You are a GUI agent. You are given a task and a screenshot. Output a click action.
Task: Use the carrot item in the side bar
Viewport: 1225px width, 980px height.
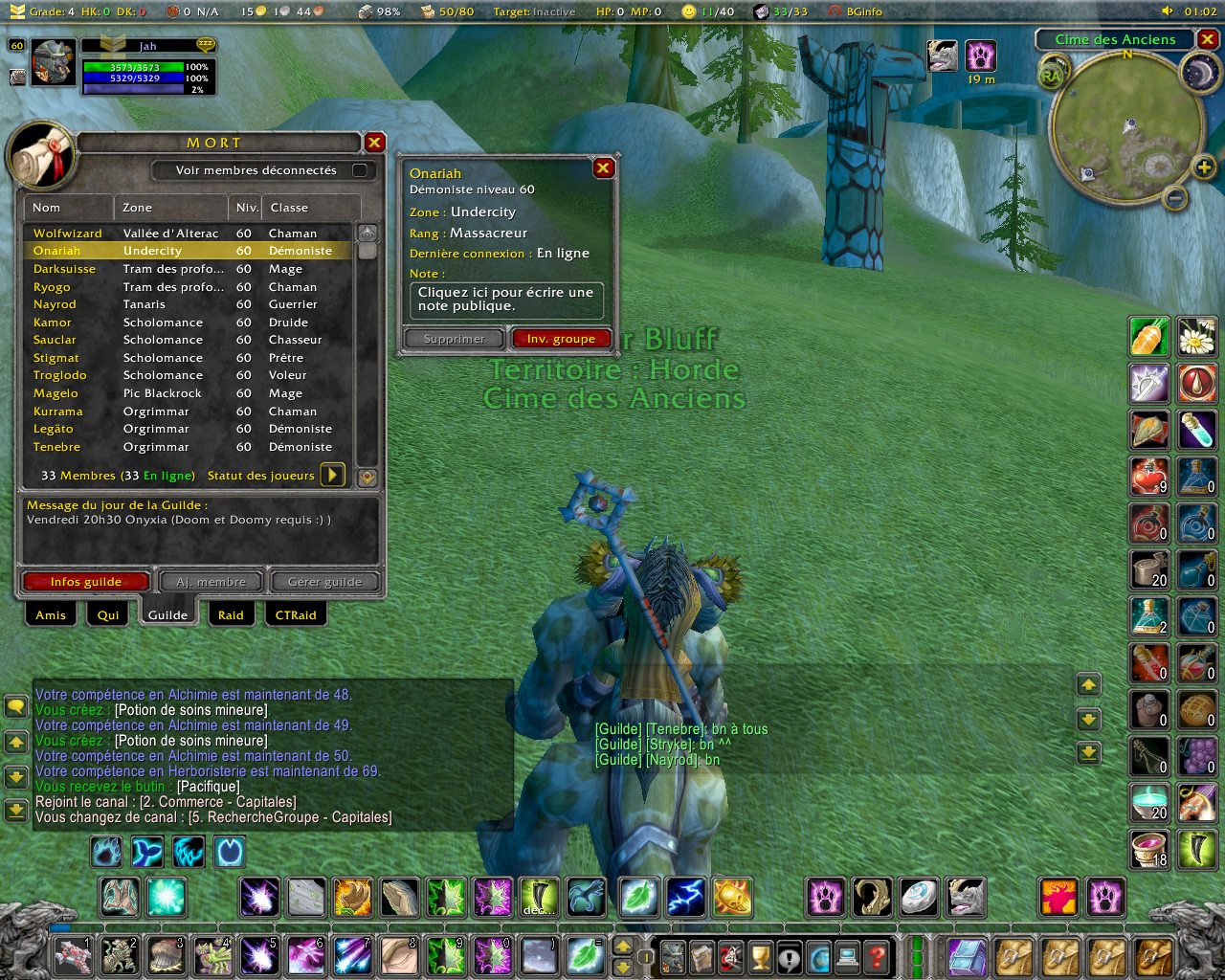tap(1148, 337)
